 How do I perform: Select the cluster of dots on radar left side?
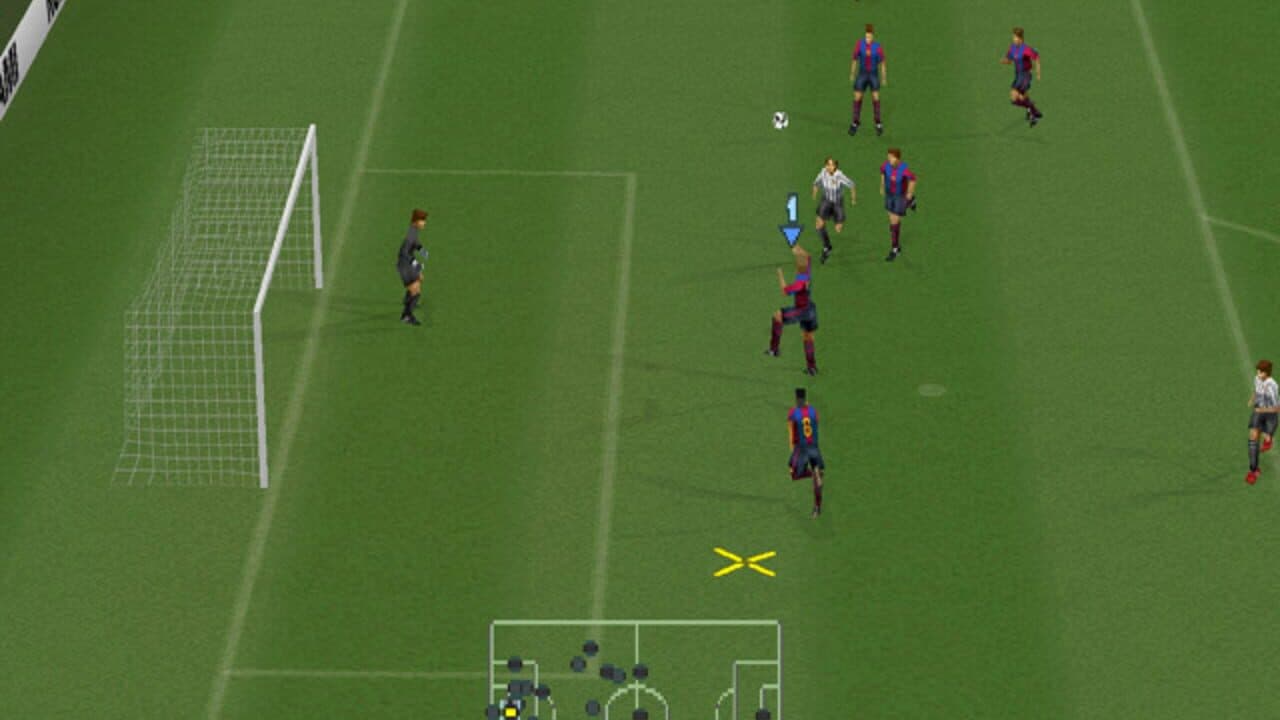tap(520, 690)
